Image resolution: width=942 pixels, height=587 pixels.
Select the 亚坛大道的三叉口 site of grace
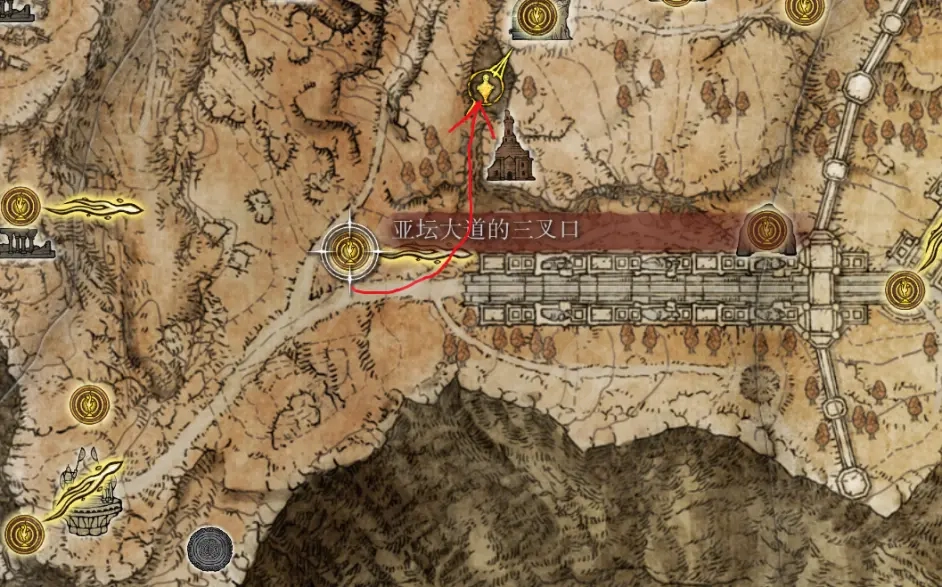350,250
